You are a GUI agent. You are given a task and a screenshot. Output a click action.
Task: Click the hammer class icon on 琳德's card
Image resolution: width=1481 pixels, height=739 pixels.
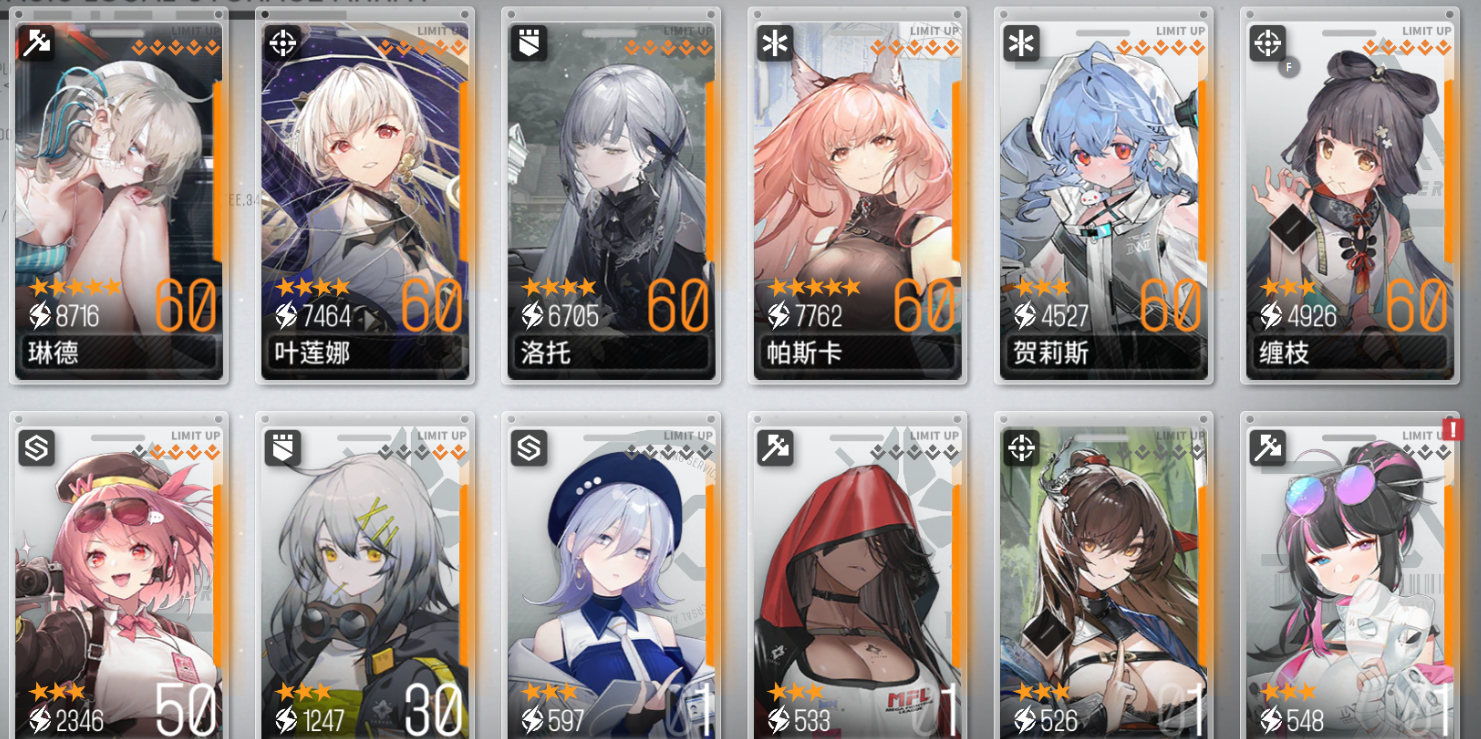(36, 45)
